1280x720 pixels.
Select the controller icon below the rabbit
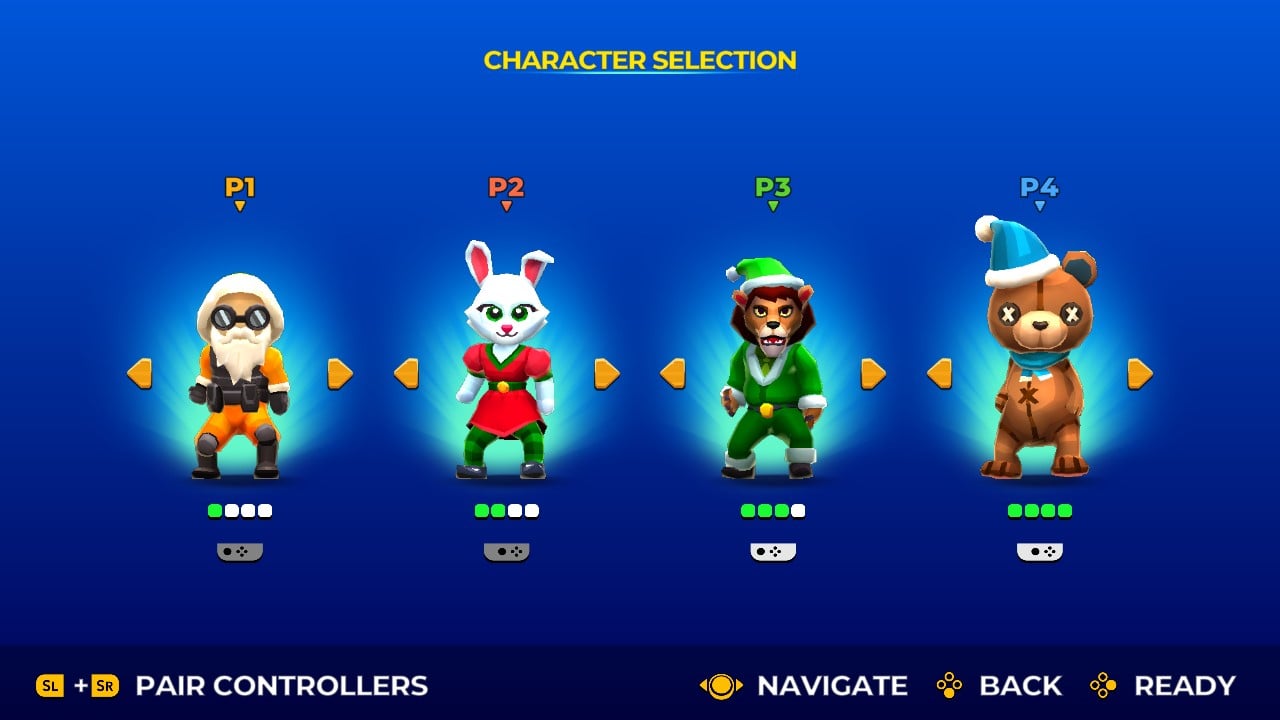point(507,549)
